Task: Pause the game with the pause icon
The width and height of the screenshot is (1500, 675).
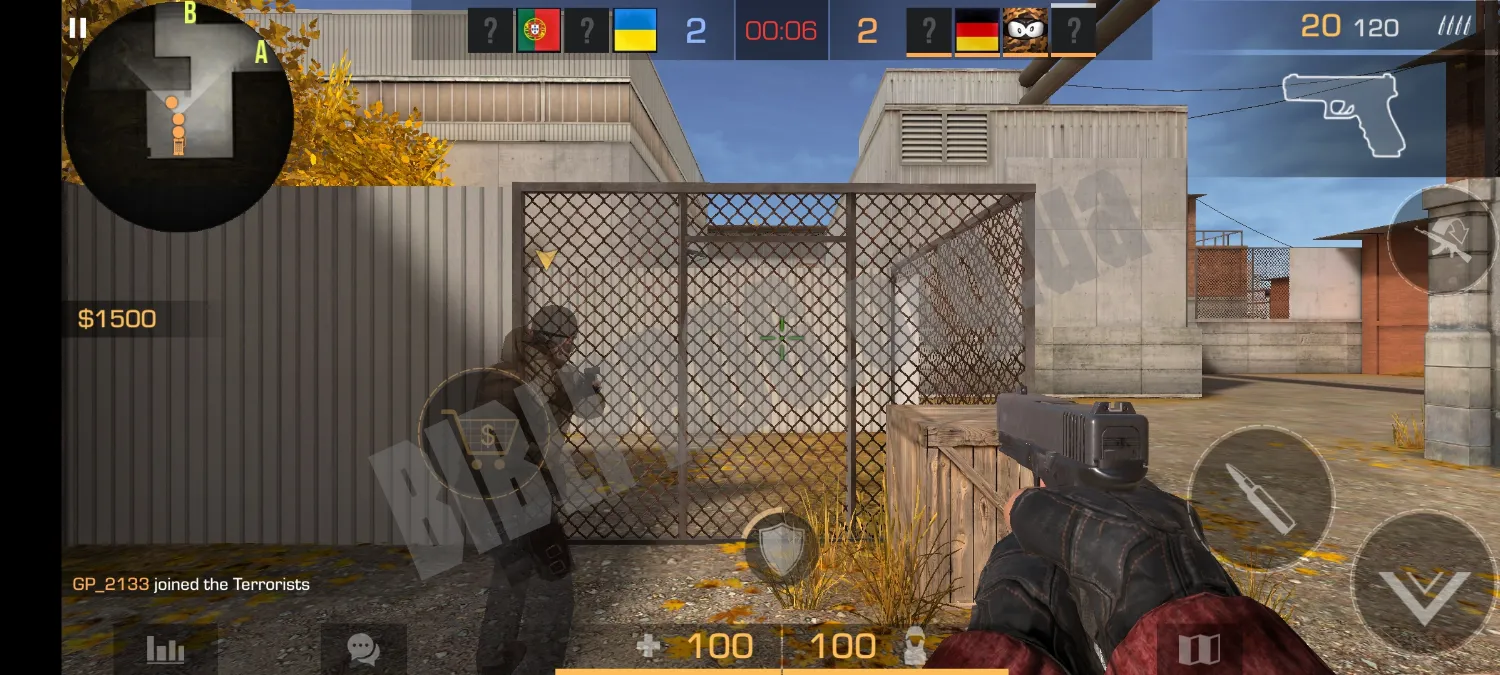Action: [x=77, y=28]
